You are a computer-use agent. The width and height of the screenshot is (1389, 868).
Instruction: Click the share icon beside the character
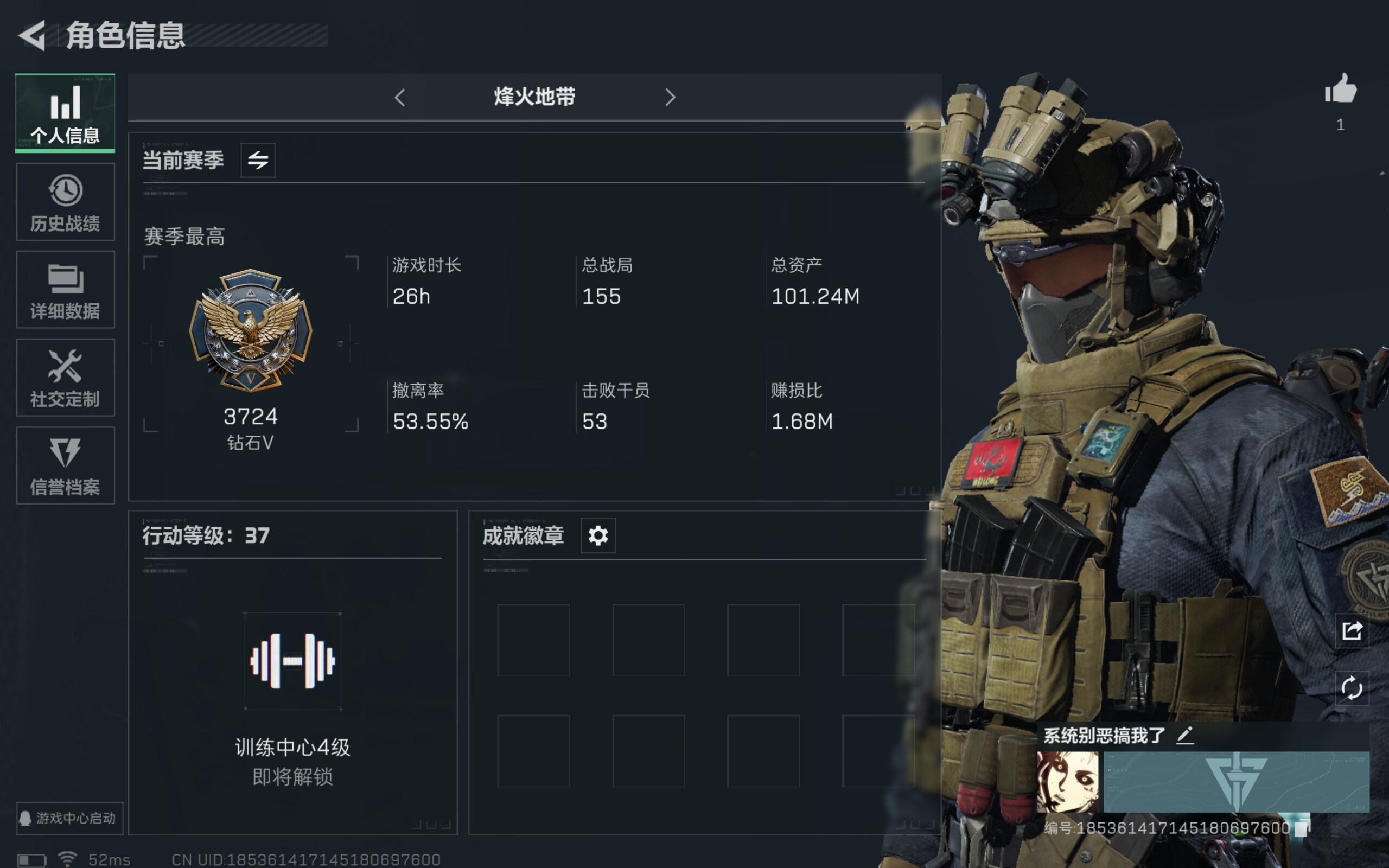(x=1352, y=631)
